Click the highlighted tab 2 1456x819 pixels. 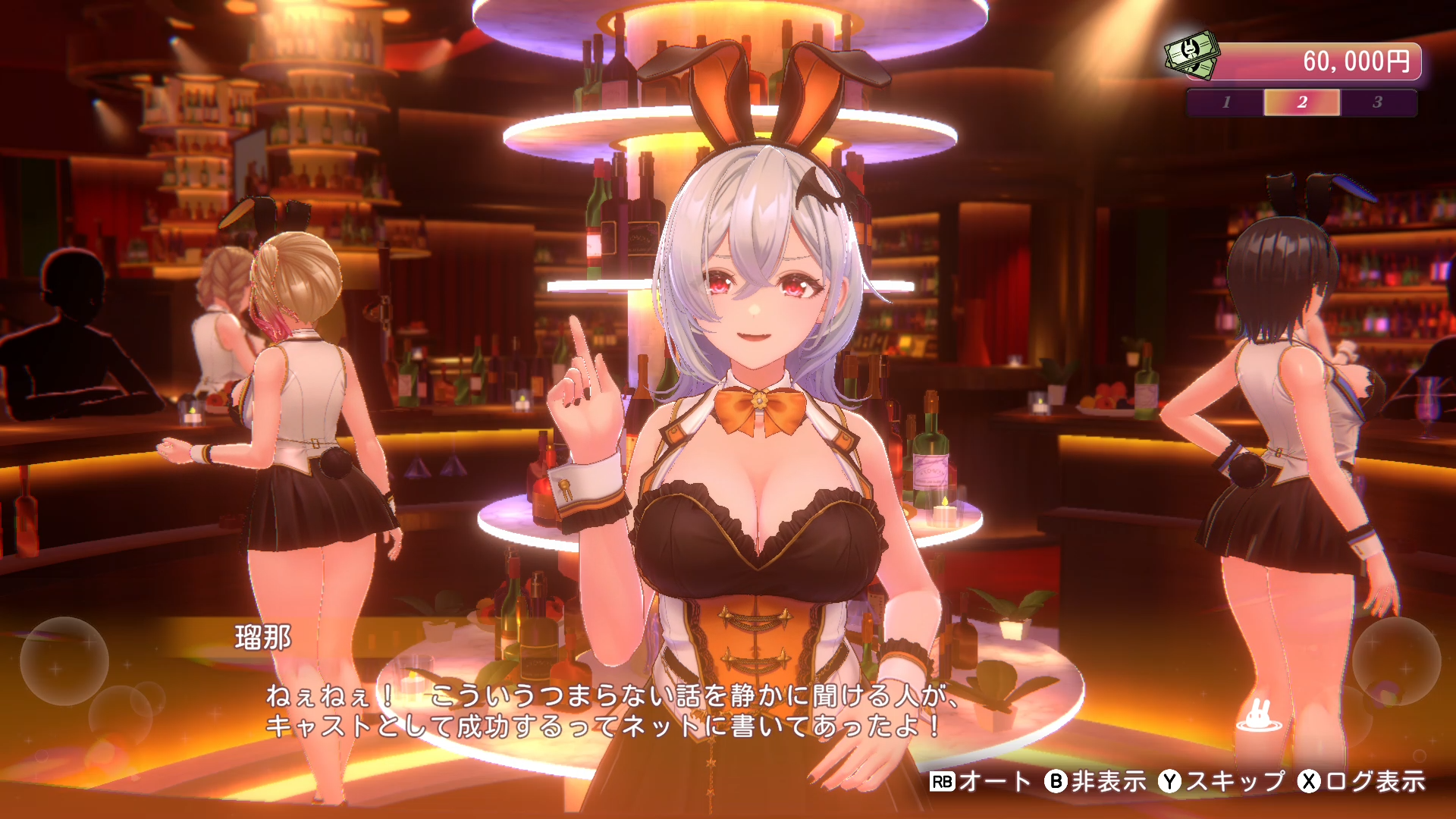coord(1303,104)
